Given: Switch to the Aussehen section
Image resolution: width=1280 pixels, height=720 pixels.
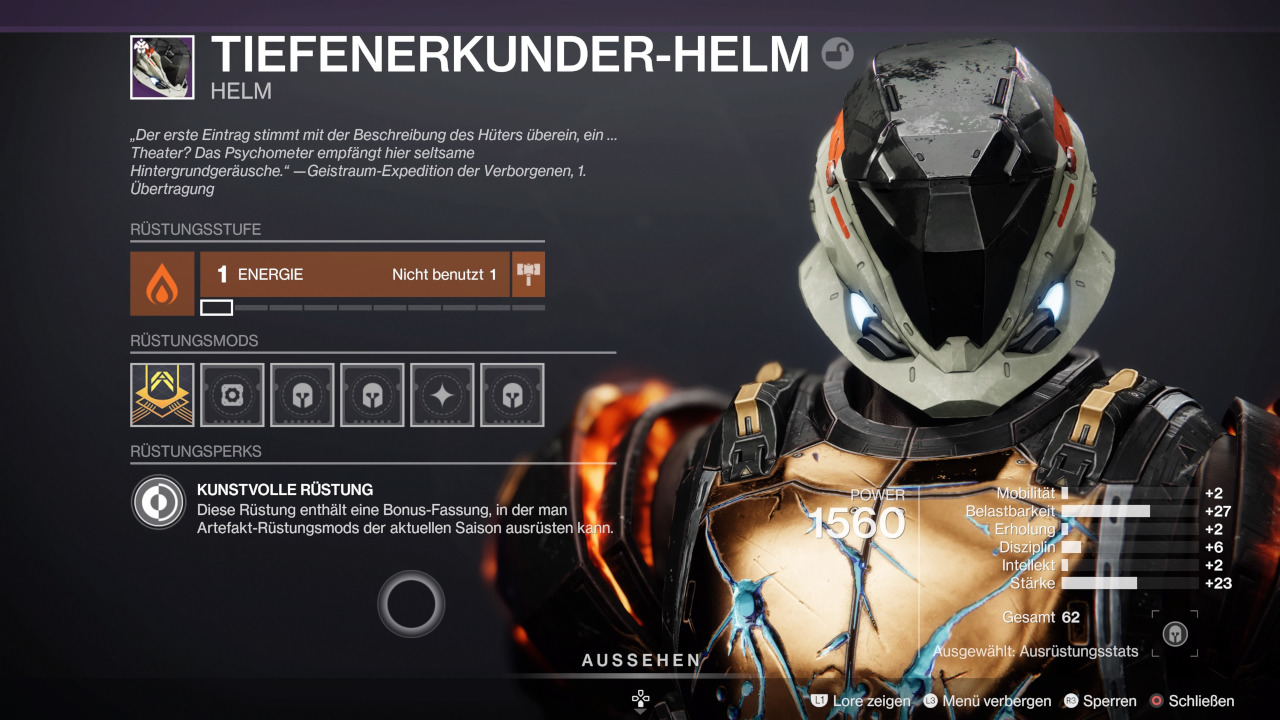Looking at the screenshot, I should [641, 660].
